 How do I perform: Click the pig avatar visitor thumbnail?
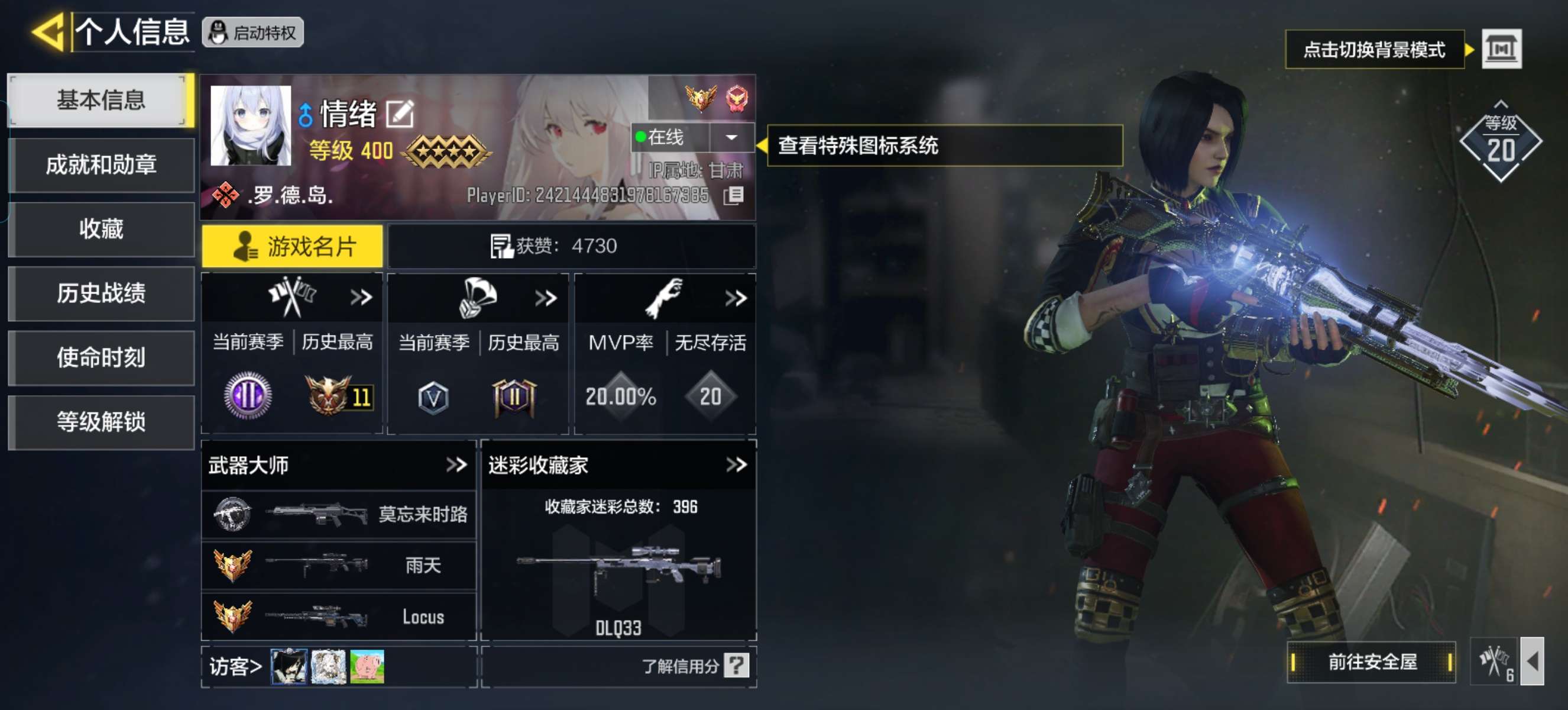367,666
